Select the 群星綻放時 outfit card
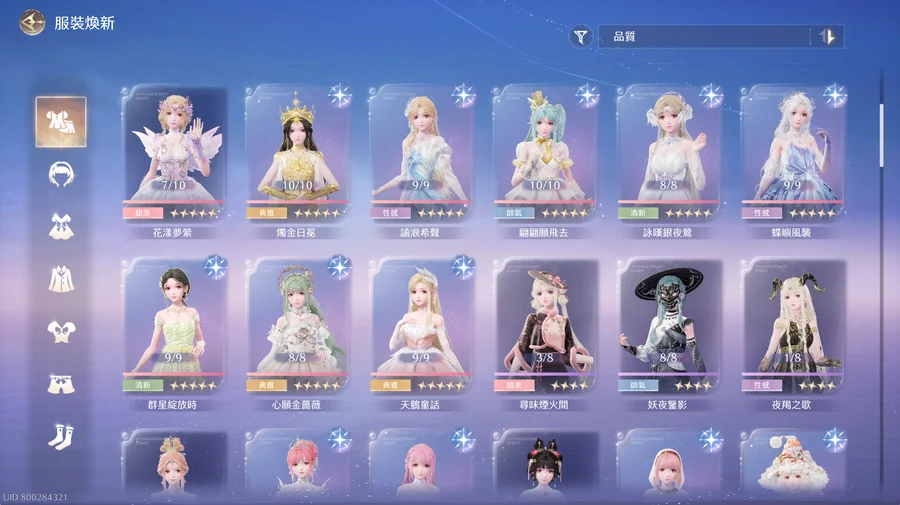 [174, 326]
